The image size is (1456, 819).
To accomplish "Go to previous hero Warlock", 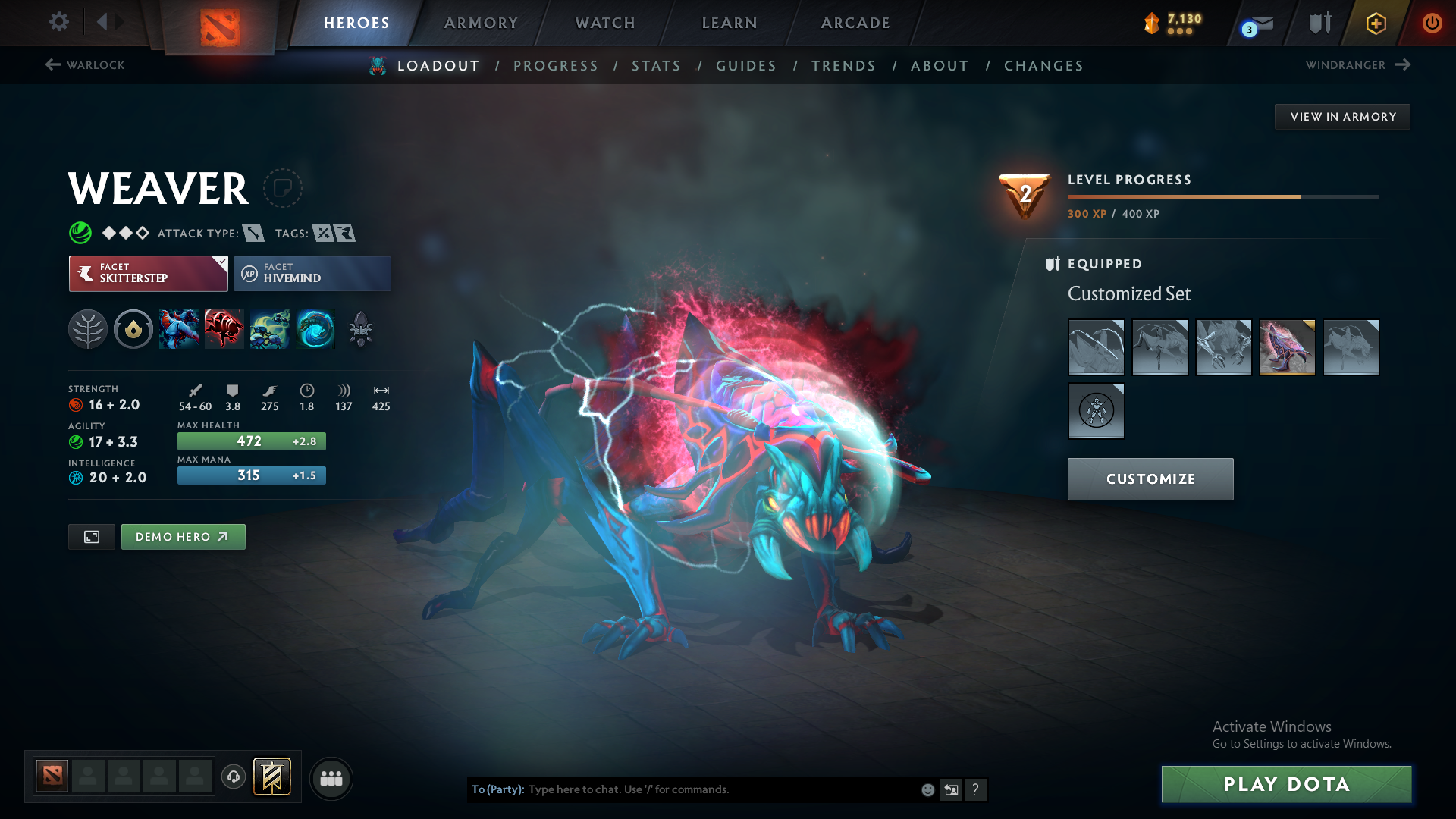I will point(83,65).
